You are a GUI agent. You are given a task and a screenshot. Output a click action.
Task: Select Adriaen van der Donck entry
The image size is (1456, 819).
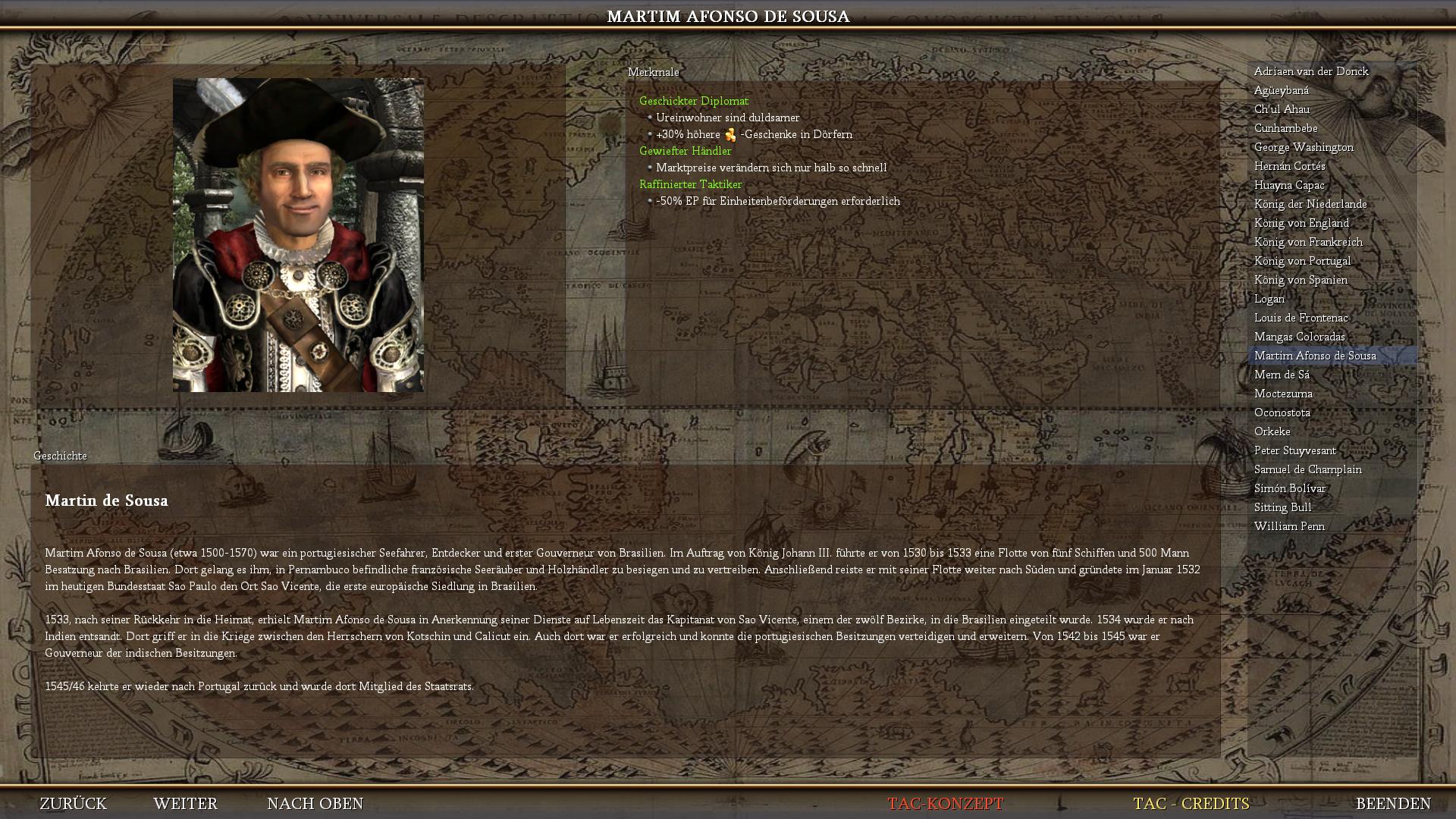[1311, 71]
